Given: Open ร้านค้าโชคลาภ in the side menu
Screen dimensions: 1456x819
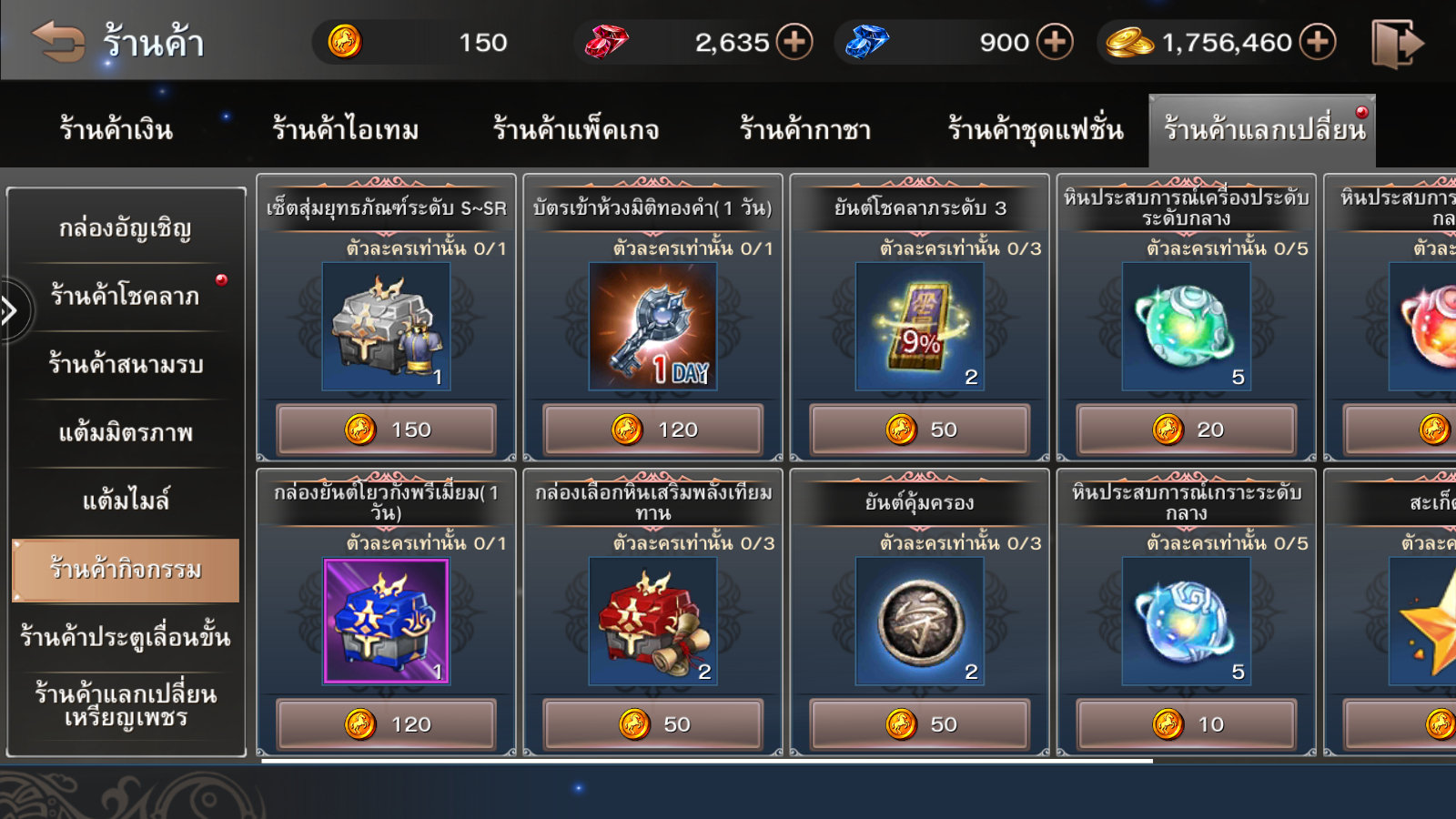Looking at the screenshot, I should [x=126, y=296].
